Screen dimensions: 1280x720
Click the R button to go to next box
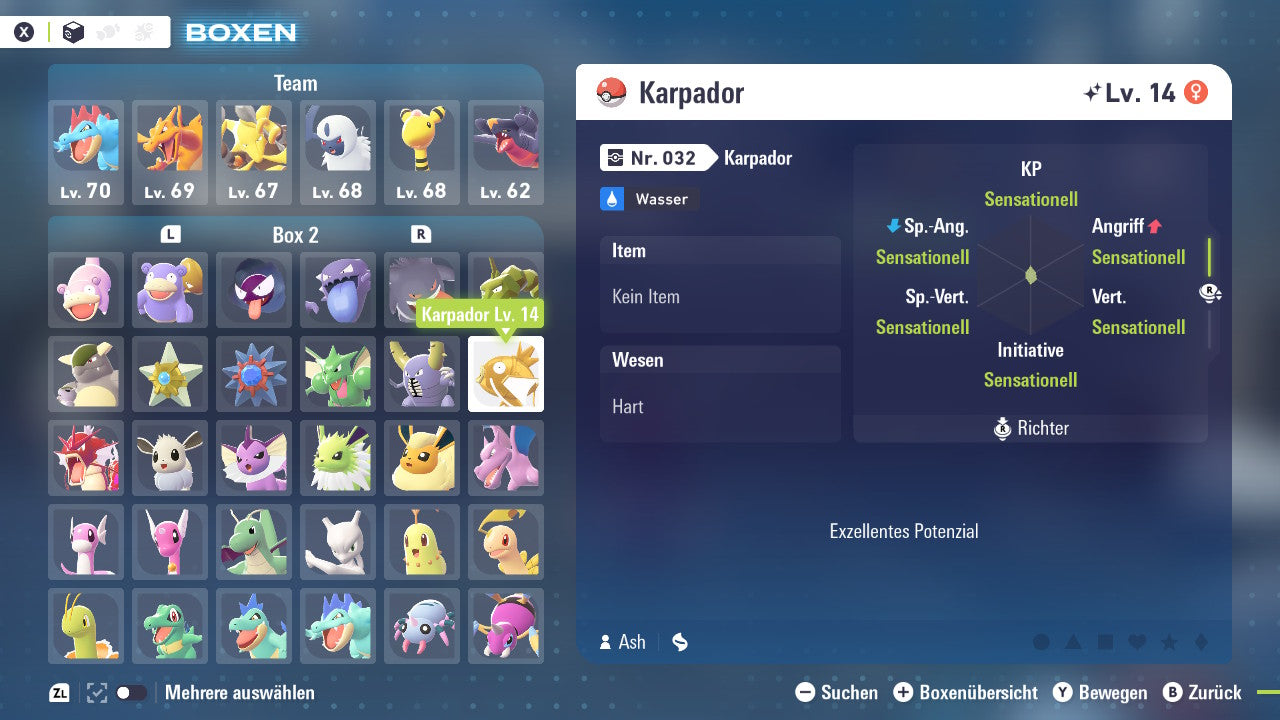point(421,235)
